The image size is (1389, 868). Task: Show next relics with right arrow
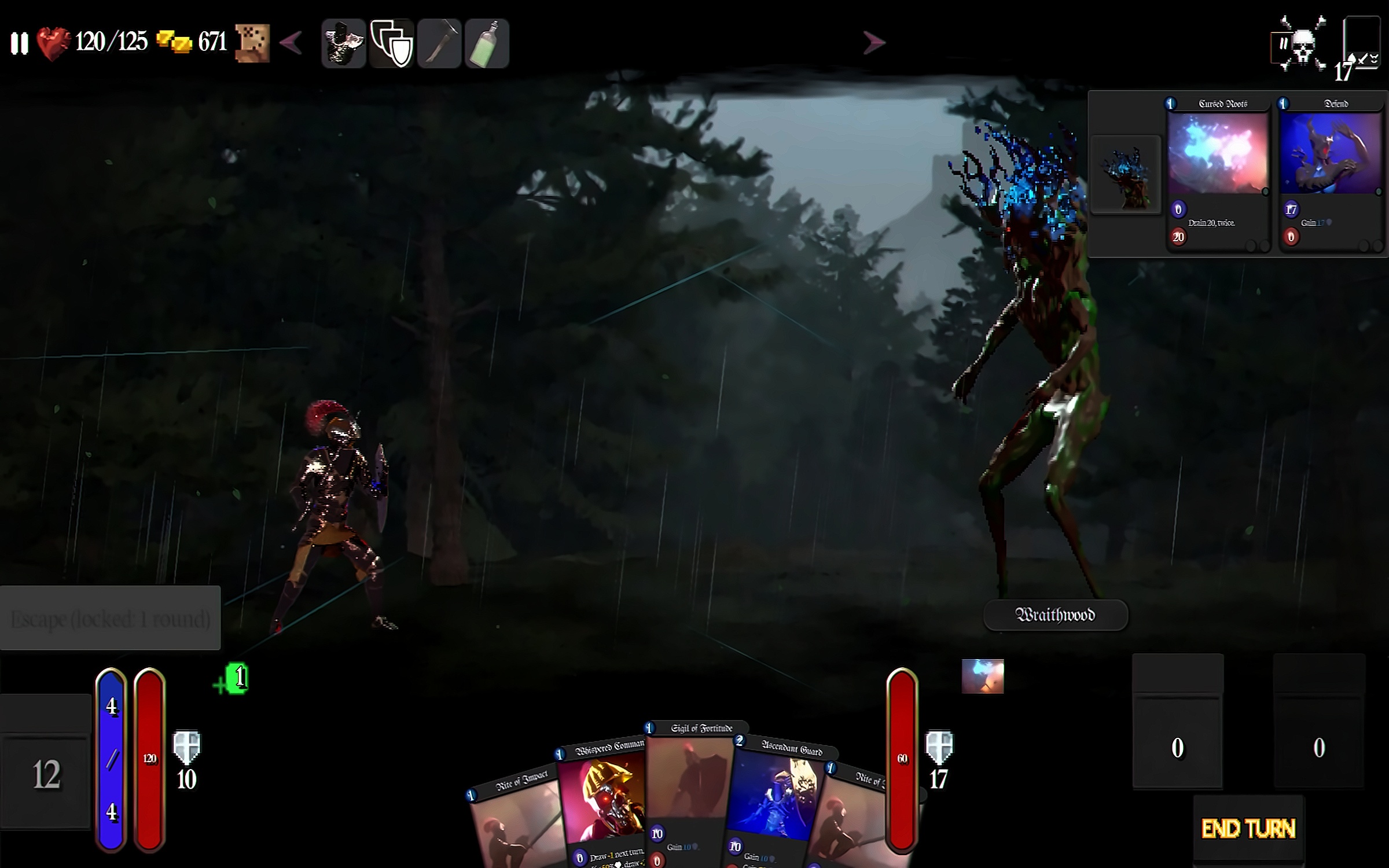(873, 43)
